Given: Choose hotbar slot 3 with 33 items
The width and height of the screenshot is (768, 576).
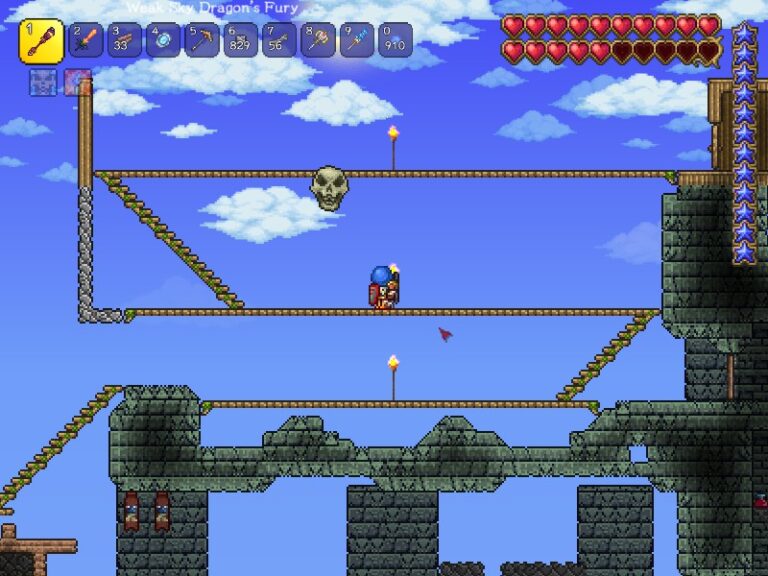Looking at the screenshot, I should coord(124,41).
